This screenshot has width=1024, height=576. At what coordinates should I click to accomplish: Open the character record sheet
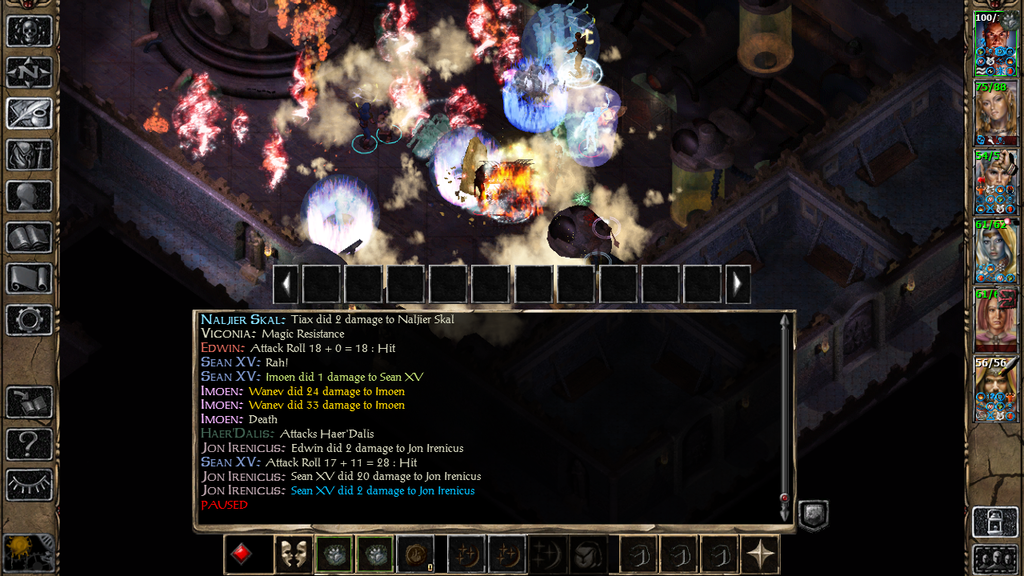coord(29,196)
